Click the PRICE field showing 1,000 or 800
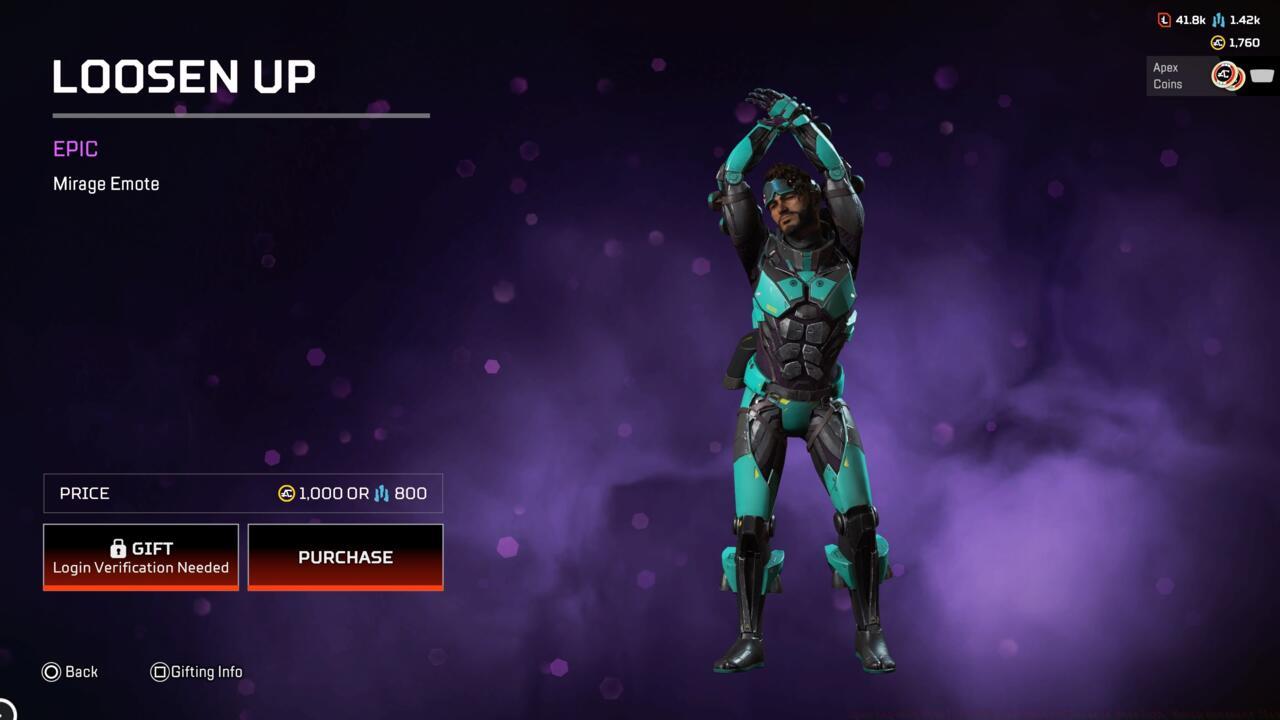This screenshot has width=1280, height=720. pyautogui.click(x=242, y=493)
